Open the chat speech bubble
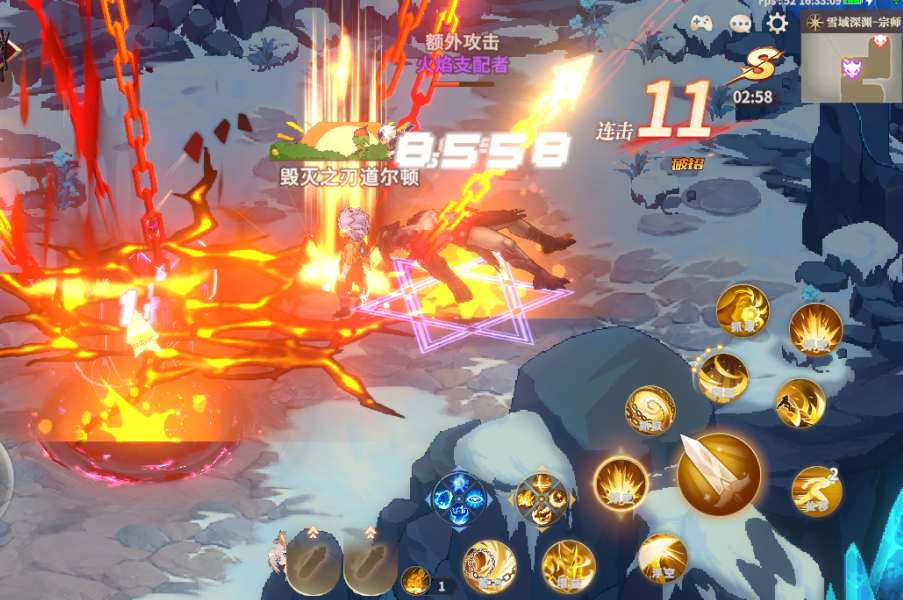The image size is (903, 600). [x=740, y=24]
